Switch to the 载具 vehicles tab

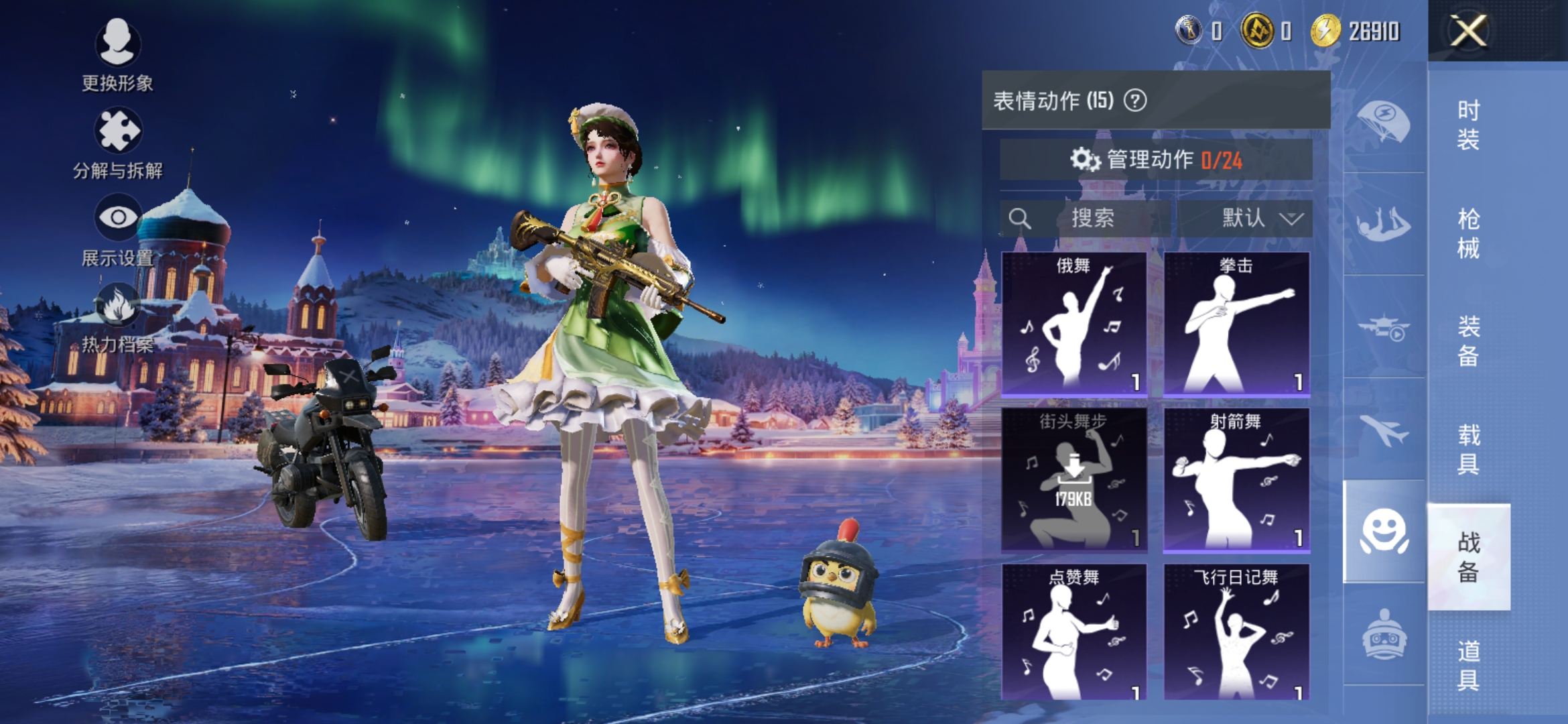point(1468,449)
